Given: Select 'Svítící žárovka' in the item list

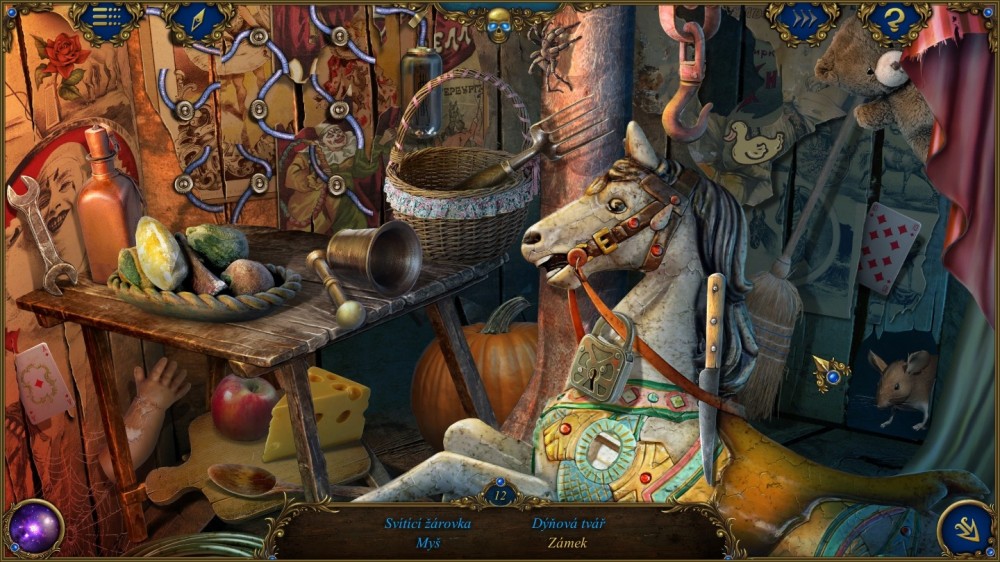Looking at the screenshot, I should [428, 523].
